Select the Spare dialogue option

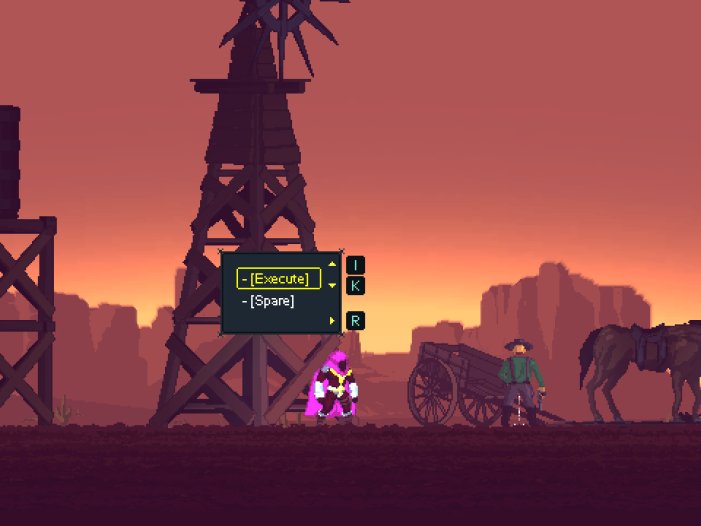[271, 301]
